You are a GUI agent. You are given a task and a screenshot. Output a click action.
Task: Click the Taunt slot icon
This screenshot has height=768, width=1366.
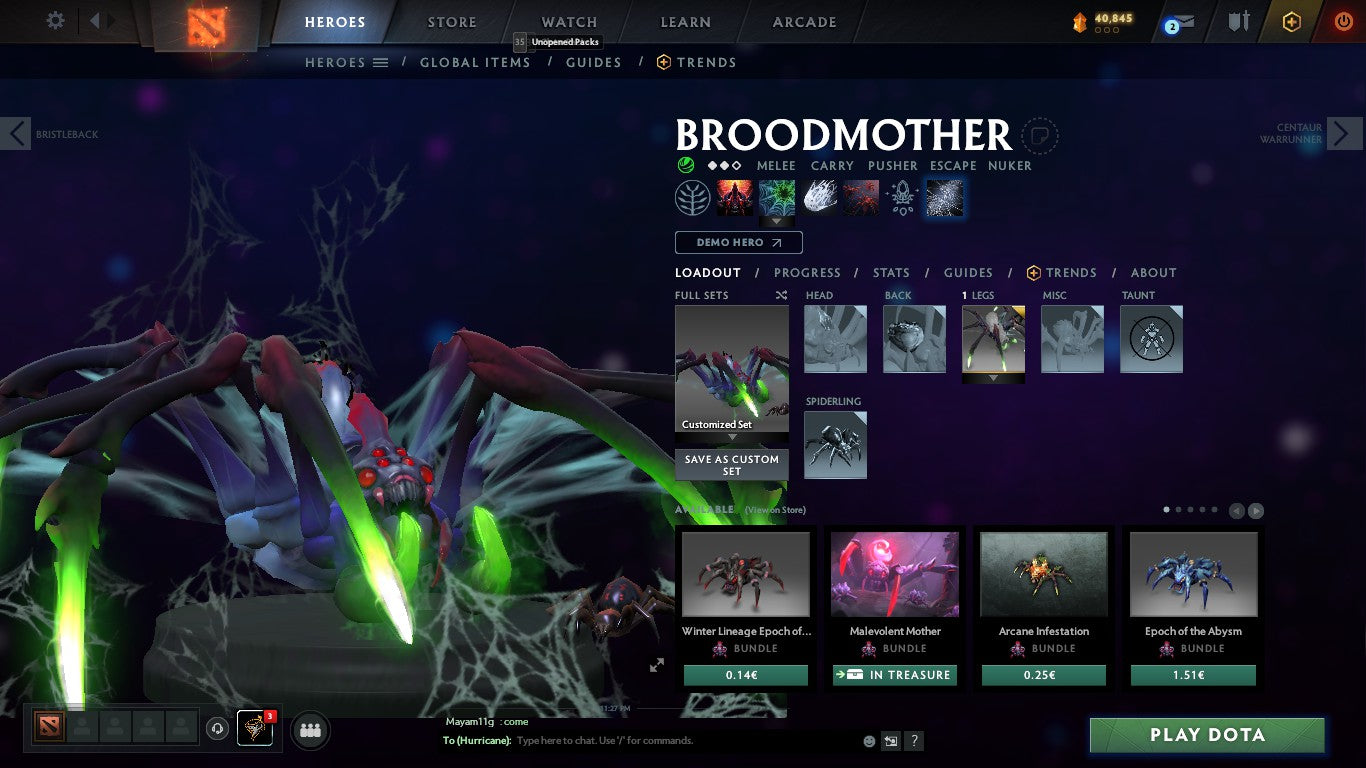[x=1151, y=339]
